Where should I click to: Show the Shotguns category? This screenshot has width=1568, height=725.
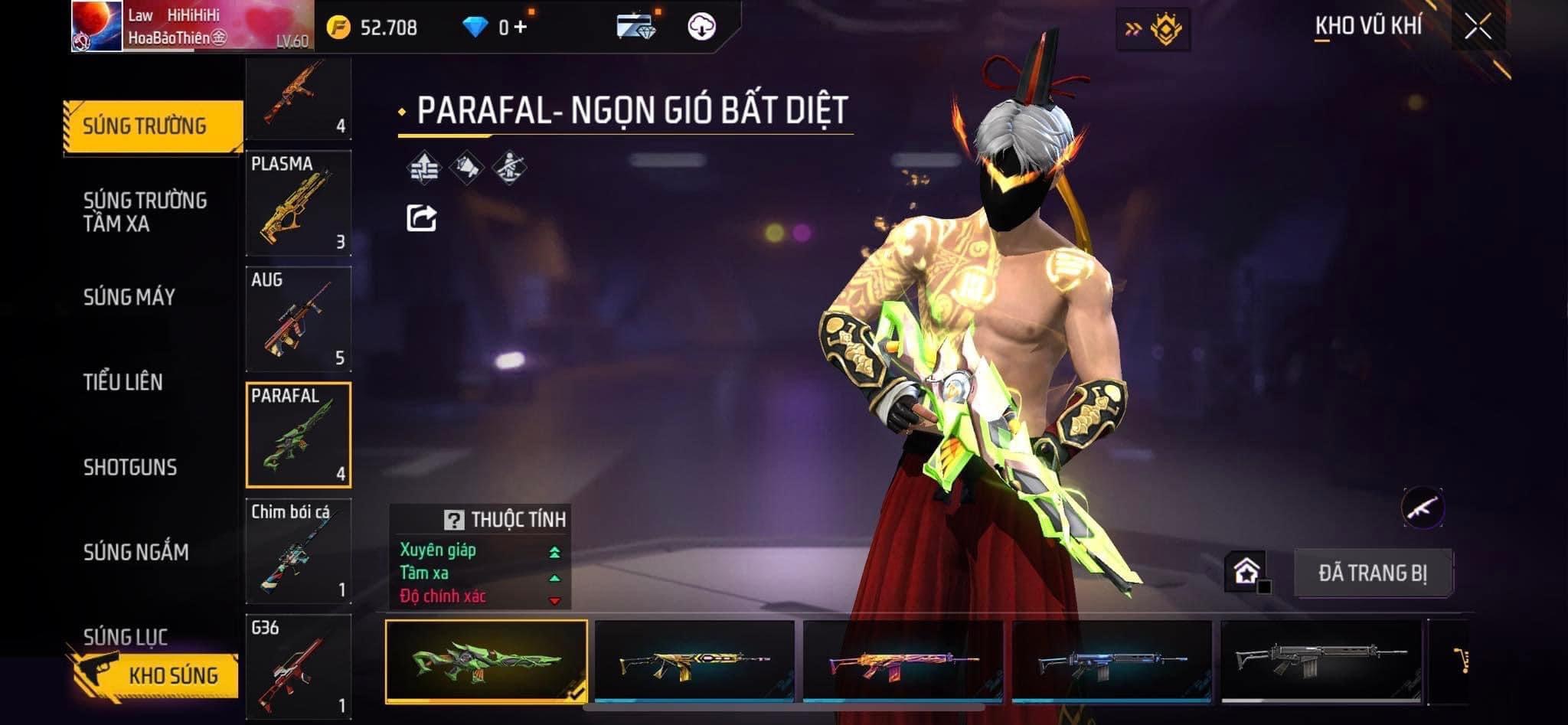[130, 467]
